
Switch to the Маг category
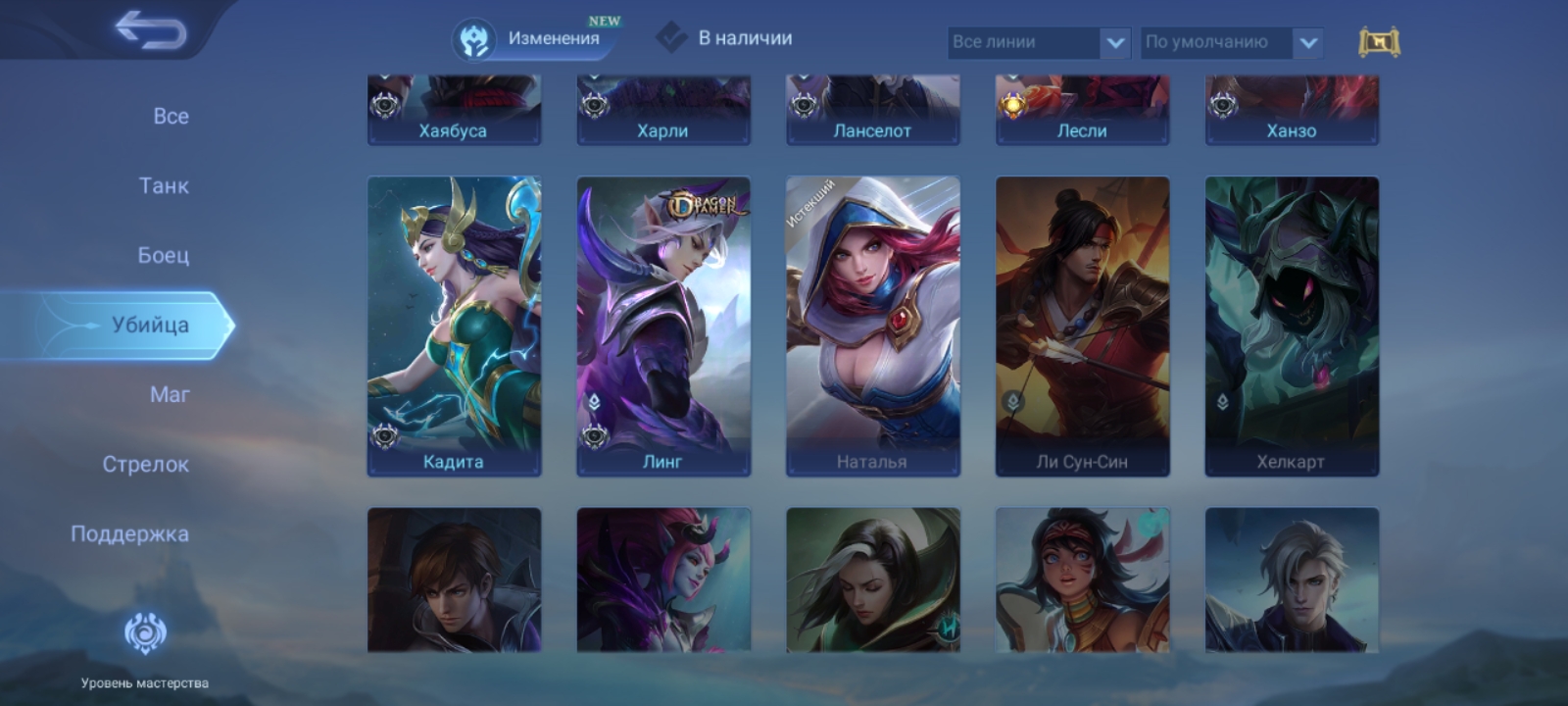[170, 394]
